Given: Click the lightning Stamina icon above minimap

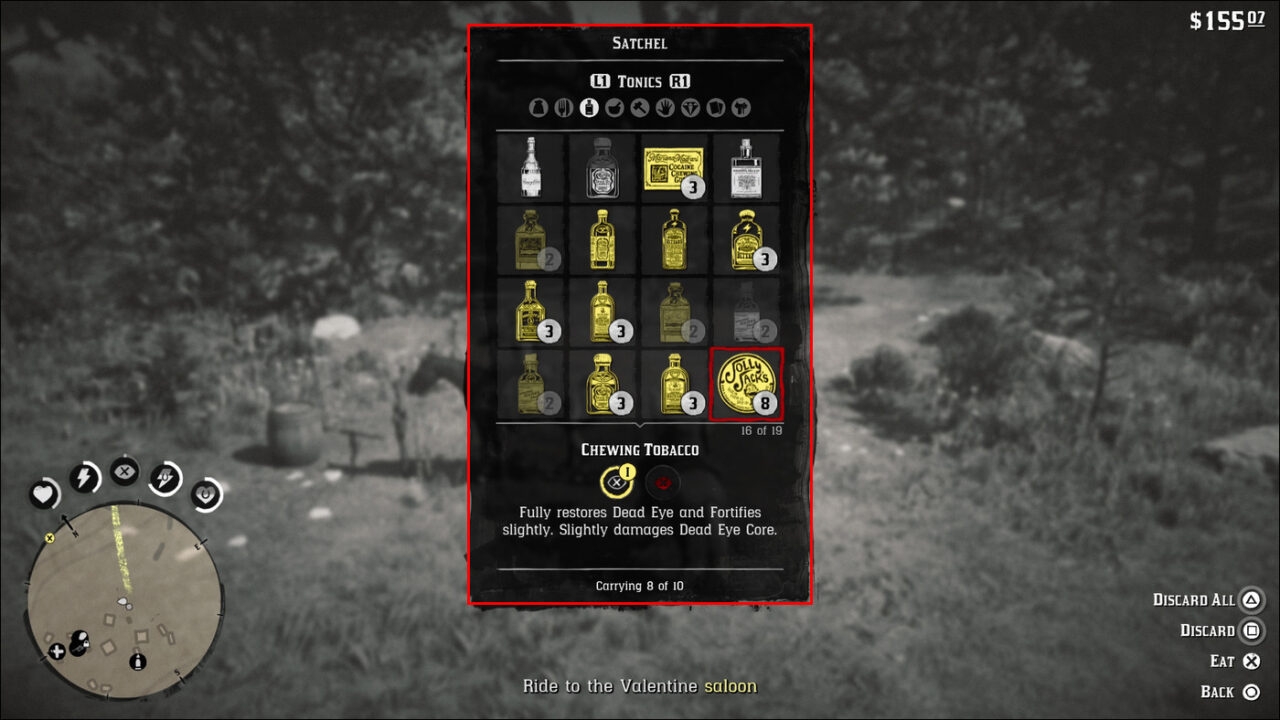Looking at the screenshot, I should tap(84, 477).
